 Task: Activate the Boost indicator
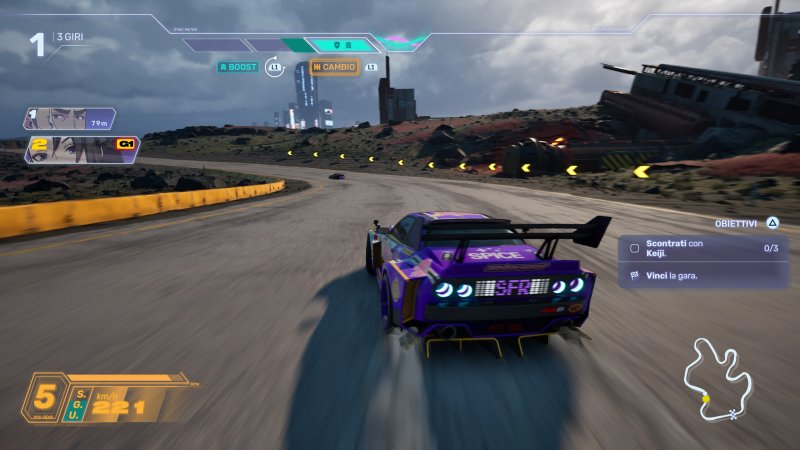pyautogui.click(x=238, y=67)
